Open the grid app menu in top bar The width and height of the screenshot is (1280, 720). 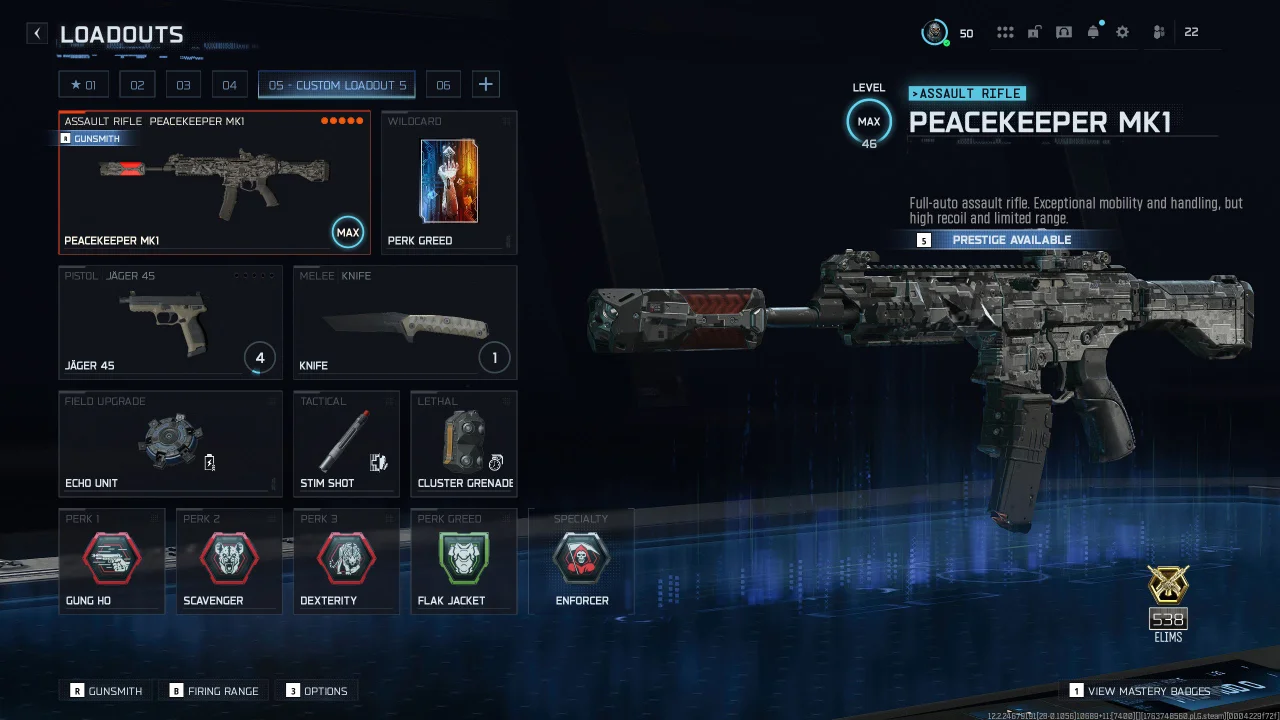(1005, 31)
